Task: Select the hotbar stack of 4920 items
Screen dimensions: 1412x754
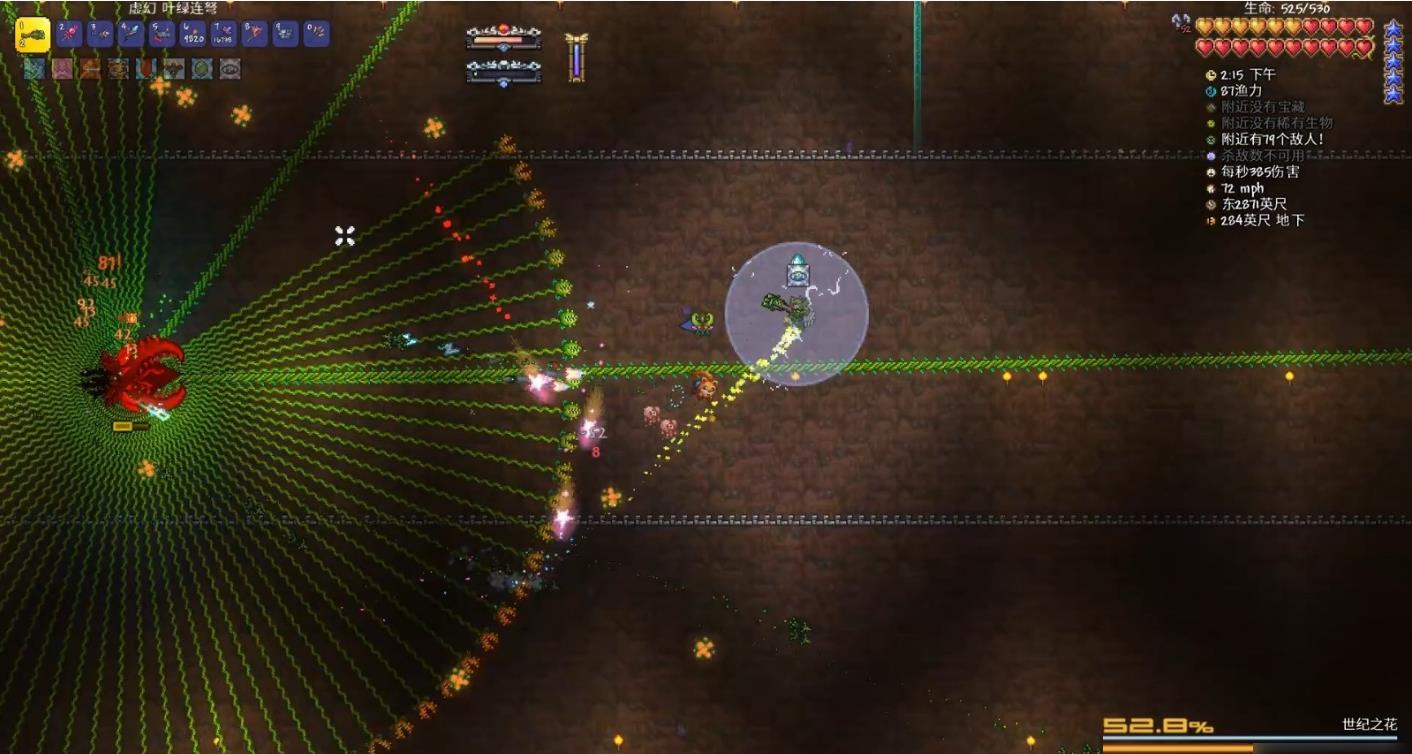Action: 194,35
